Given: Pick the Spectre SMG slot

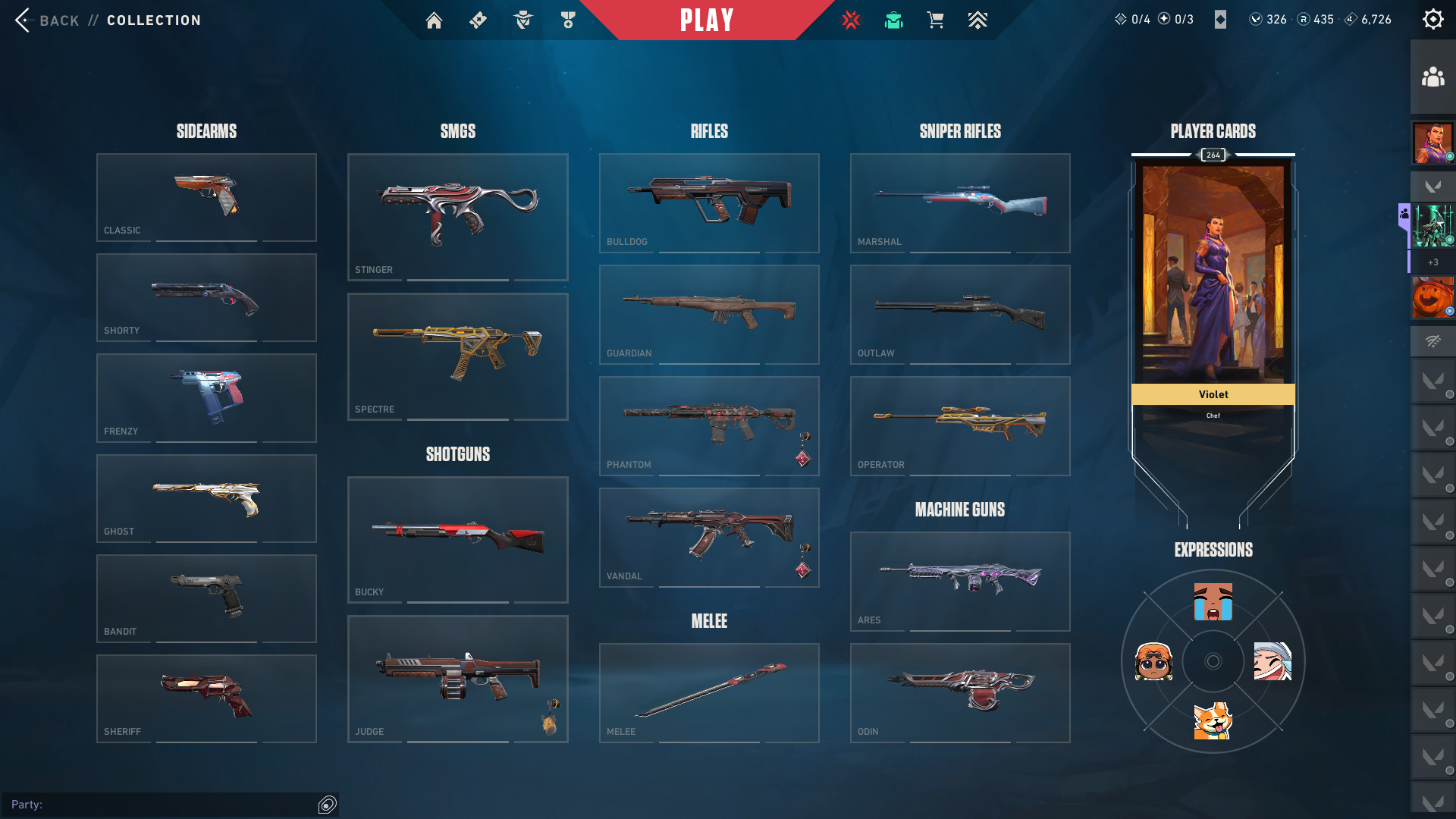Looking at the screenshot, I should (x=457, y=356).
